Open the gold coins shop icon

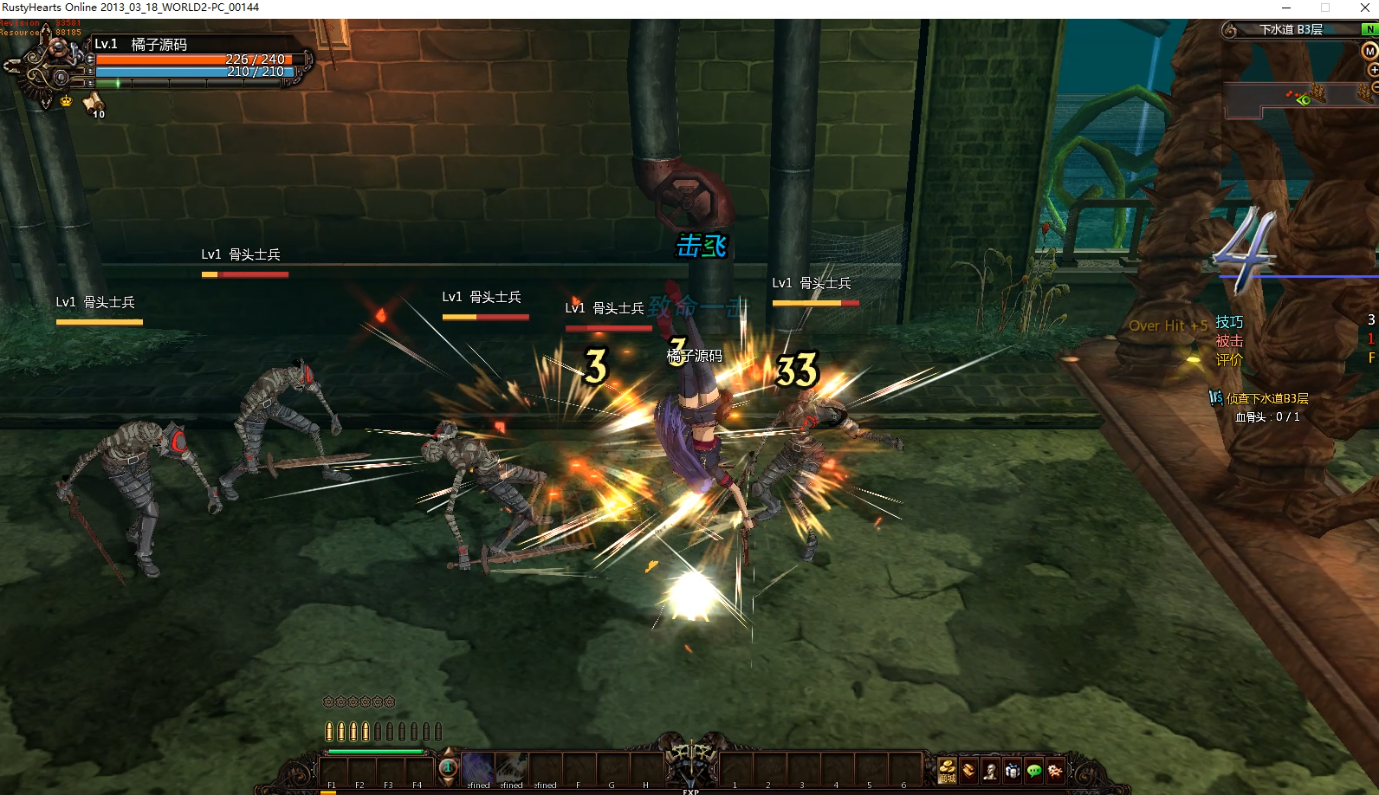(947, 770)
